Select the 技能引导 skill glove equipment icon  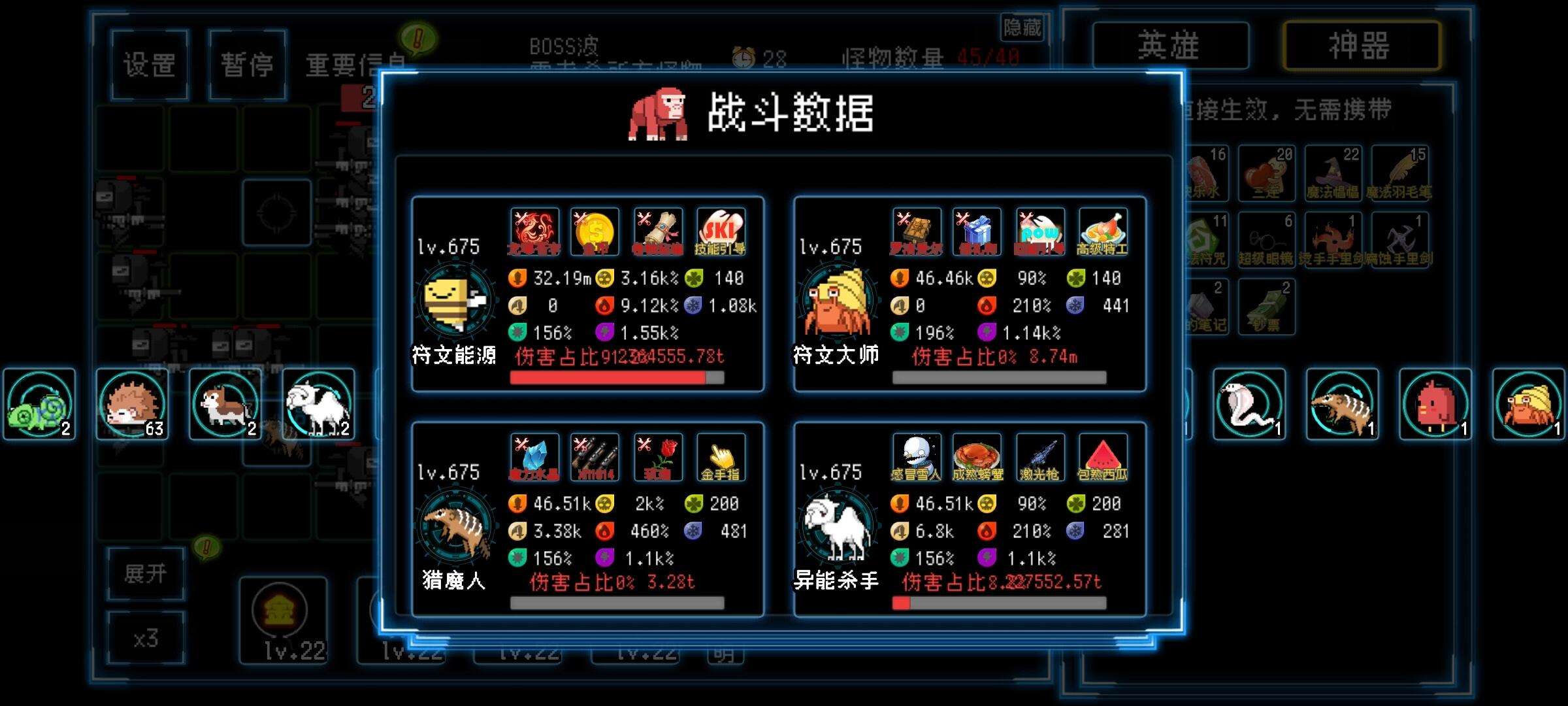point(721,230)
